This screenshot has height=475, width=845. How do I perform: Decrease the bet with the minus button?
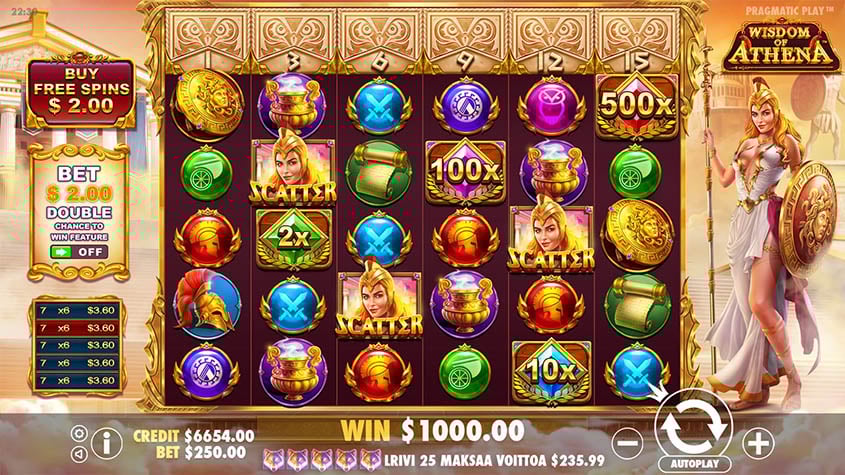pos(627,442)
